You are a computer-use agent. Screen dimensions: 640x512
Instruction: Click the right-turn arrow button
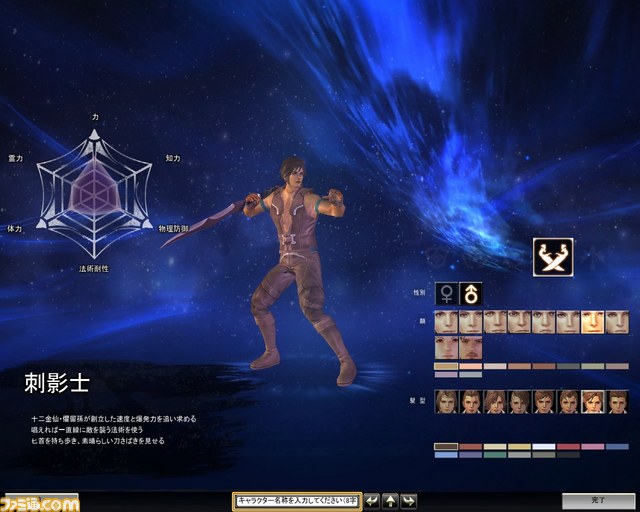point(408,501)
